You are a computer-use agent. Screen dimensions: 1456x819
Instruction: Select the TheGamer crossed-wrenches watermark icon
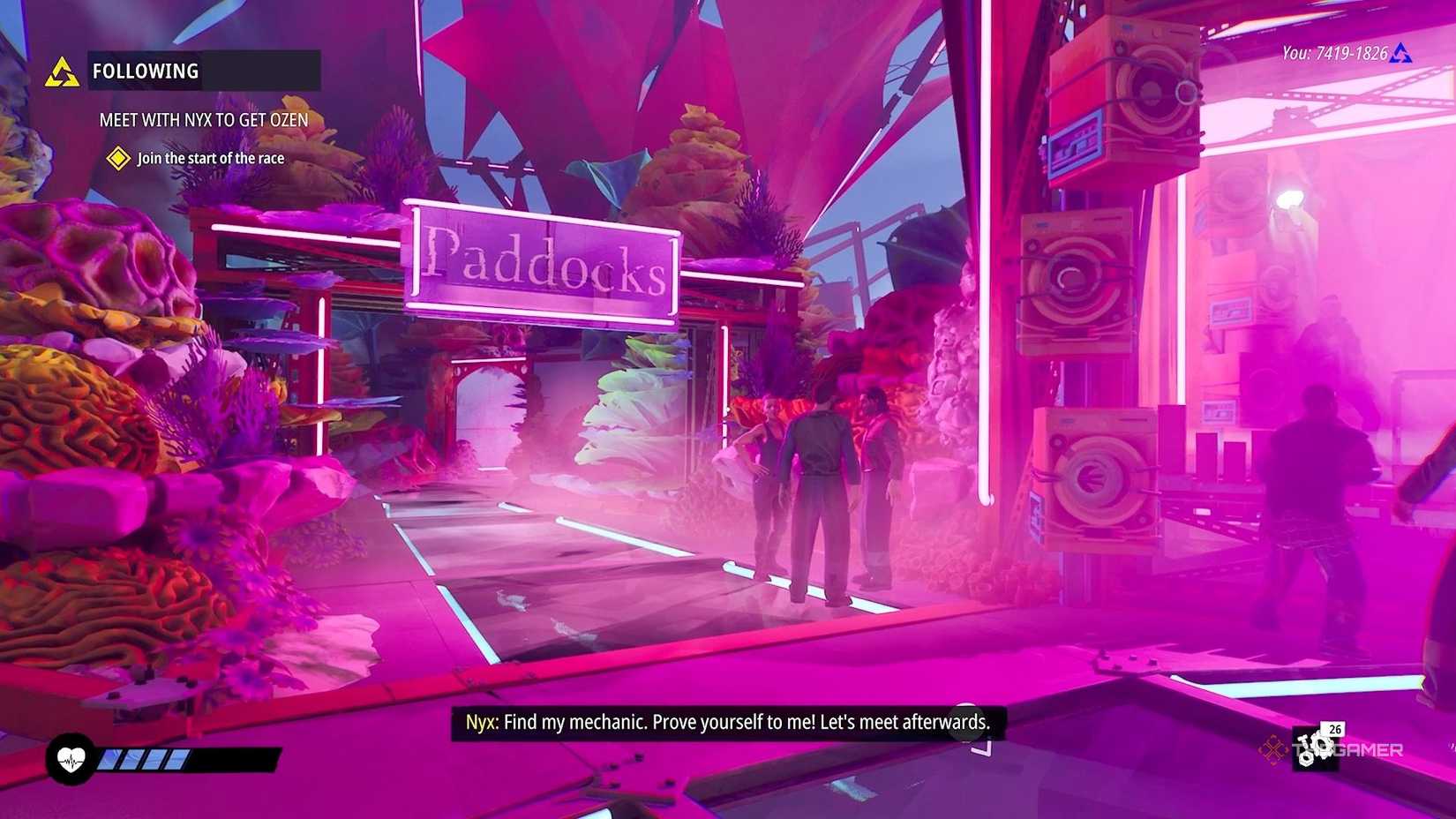[x=1273, y=751]
